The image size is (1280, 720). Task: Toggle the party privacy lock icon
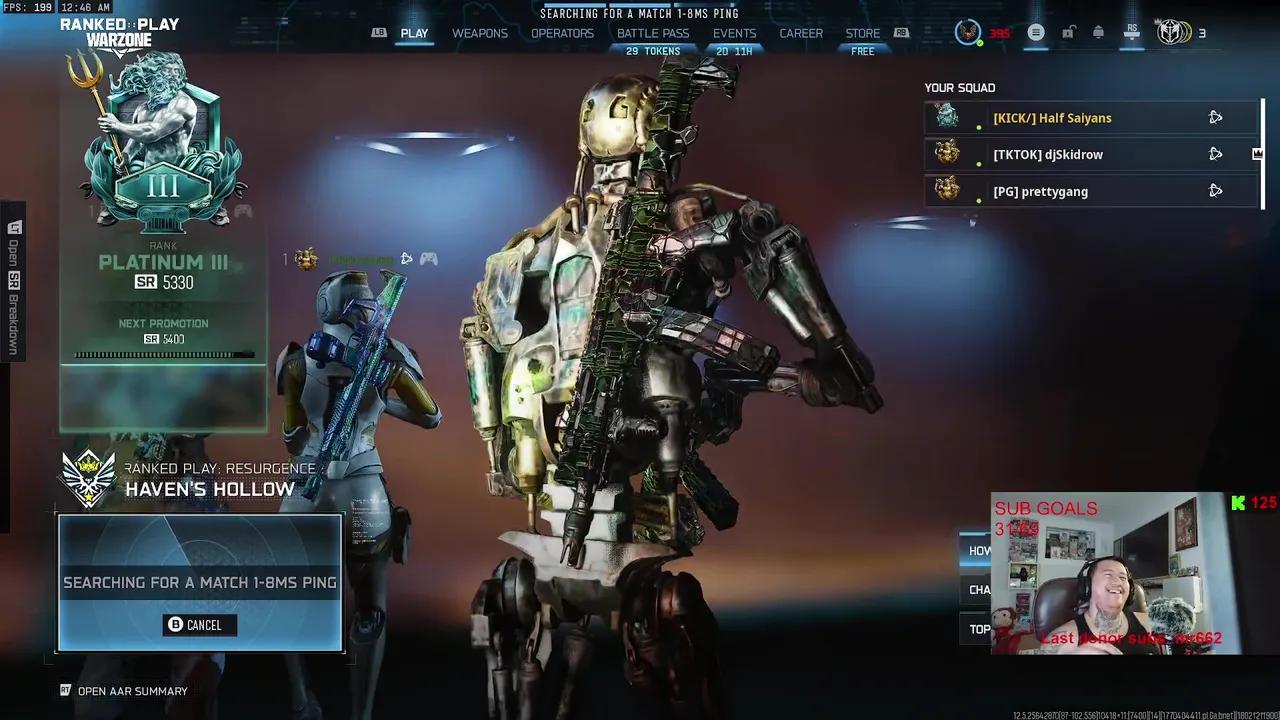coord(1068,33)
